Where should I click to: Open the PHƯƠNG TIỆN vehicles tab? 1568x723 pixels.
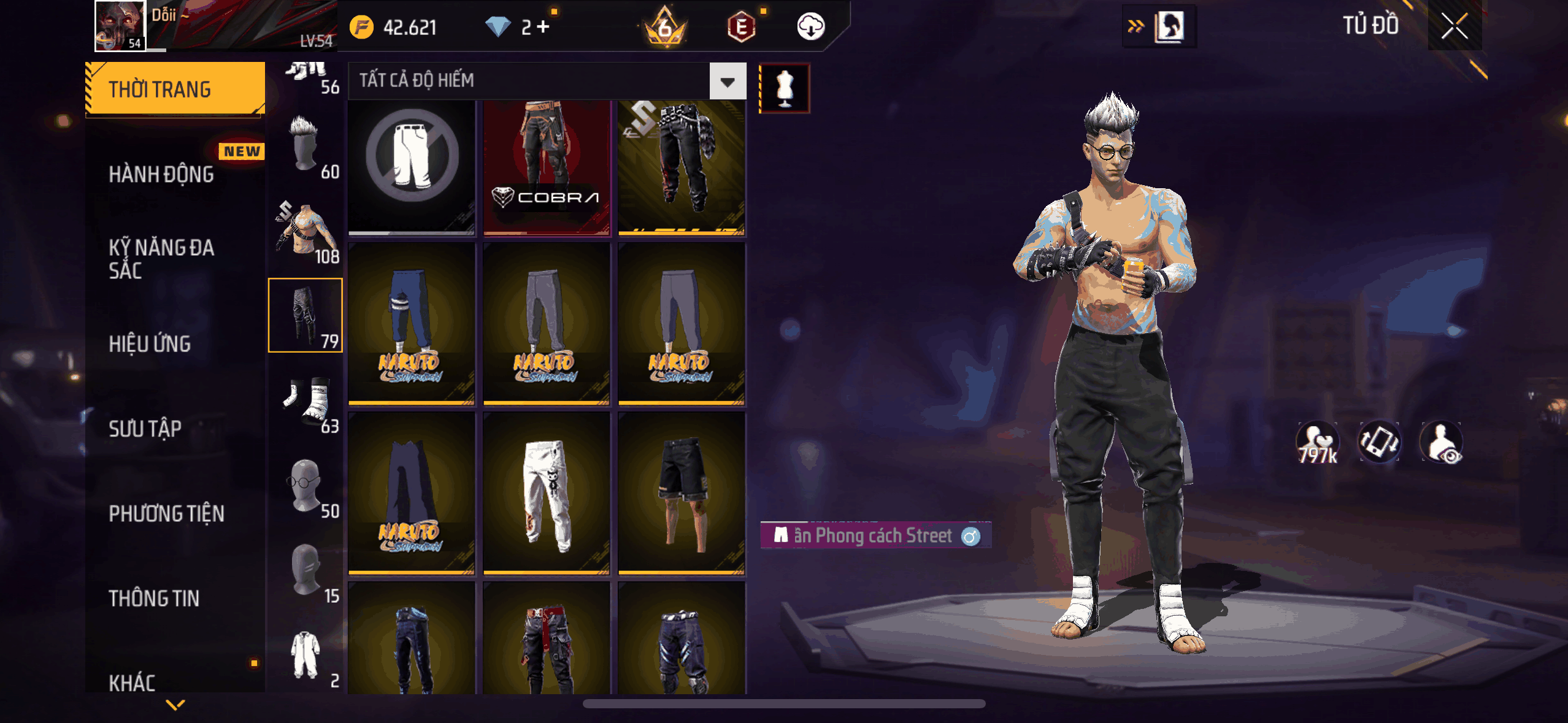point(166,513)
